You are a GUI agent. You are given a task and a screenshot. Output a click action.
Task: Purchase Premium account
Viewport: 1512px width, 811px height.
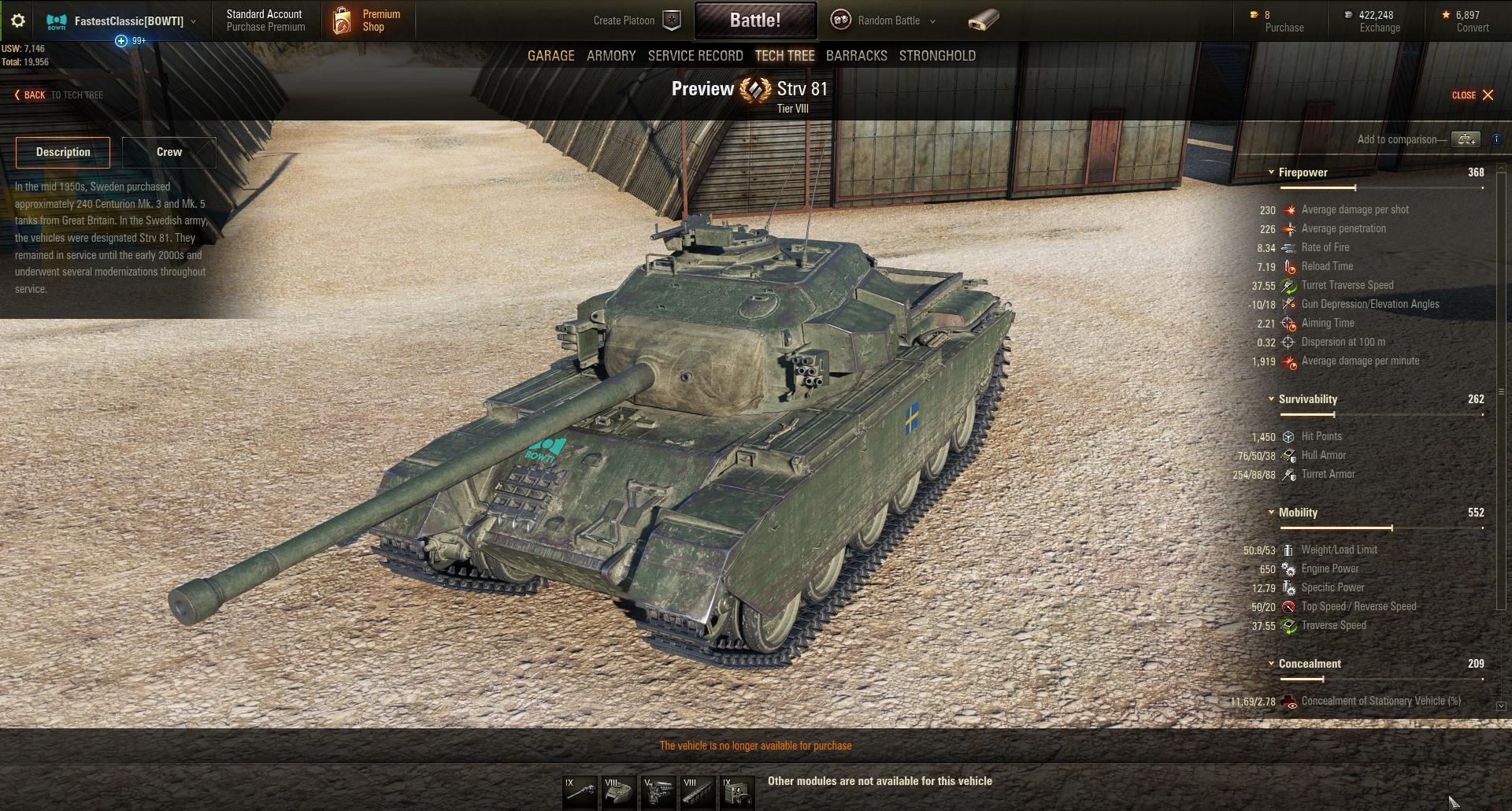point(265,20)
